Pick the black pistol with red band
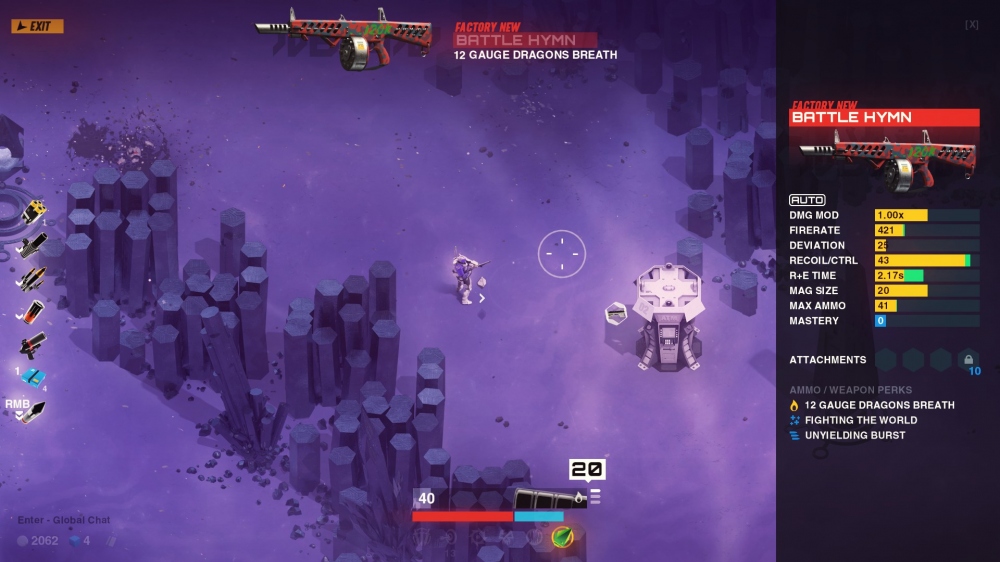The image size is (1000, 562). [32, 345]
